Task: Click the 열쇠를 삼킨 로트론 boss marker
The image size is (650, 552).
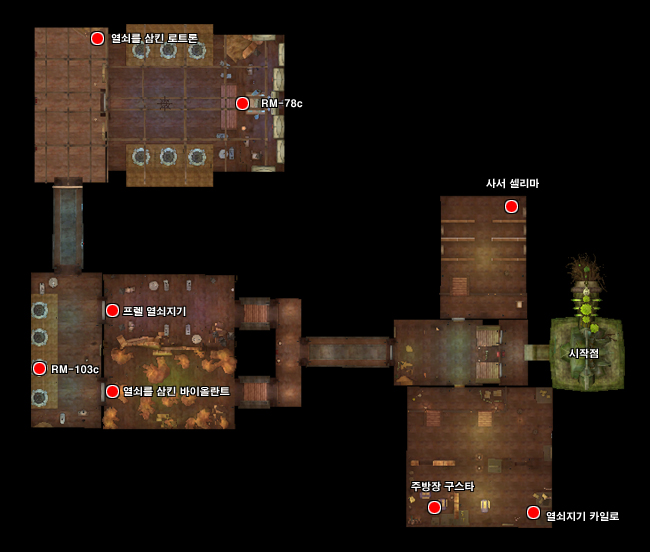Action: 97,38
